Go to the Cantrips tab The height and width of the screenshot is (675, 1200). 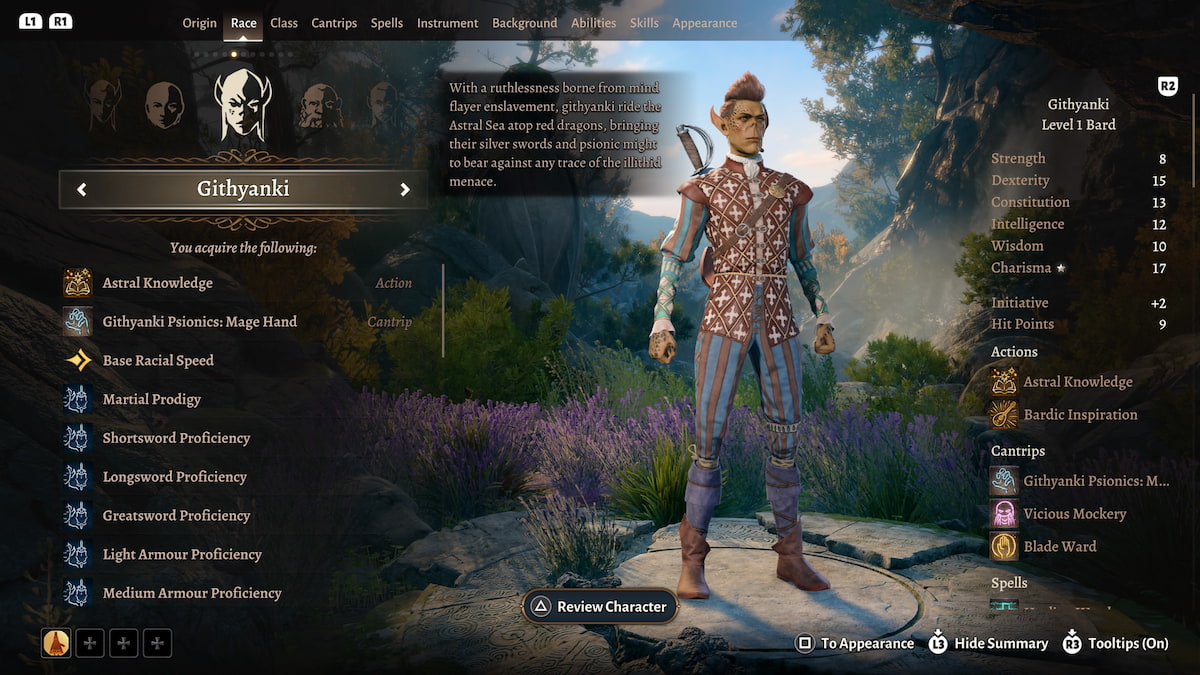tap(334, 23)
